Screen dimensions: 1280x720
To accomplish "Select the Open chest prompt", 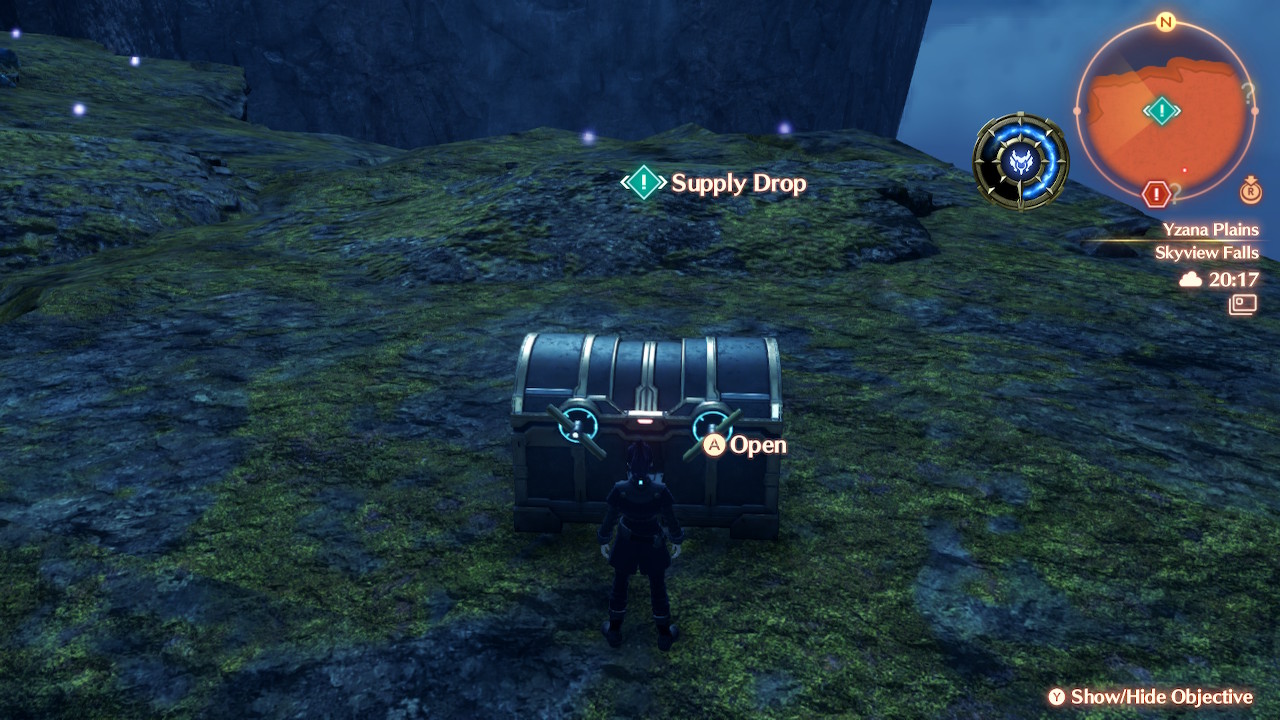I will 745,445.
